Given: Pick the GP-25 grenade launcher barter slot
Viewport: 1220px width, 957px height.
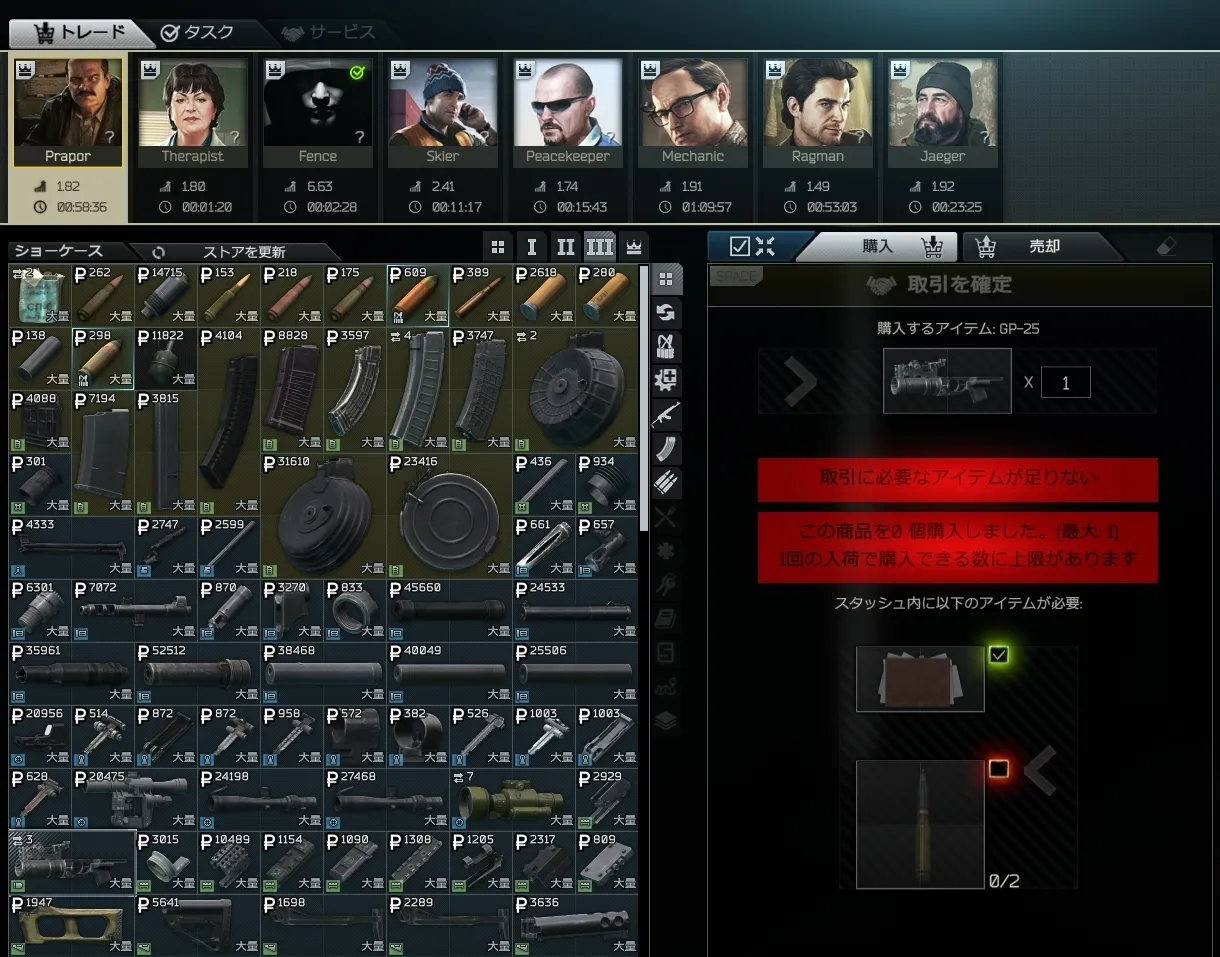Looking at the screenshot, I should point(72,861).
